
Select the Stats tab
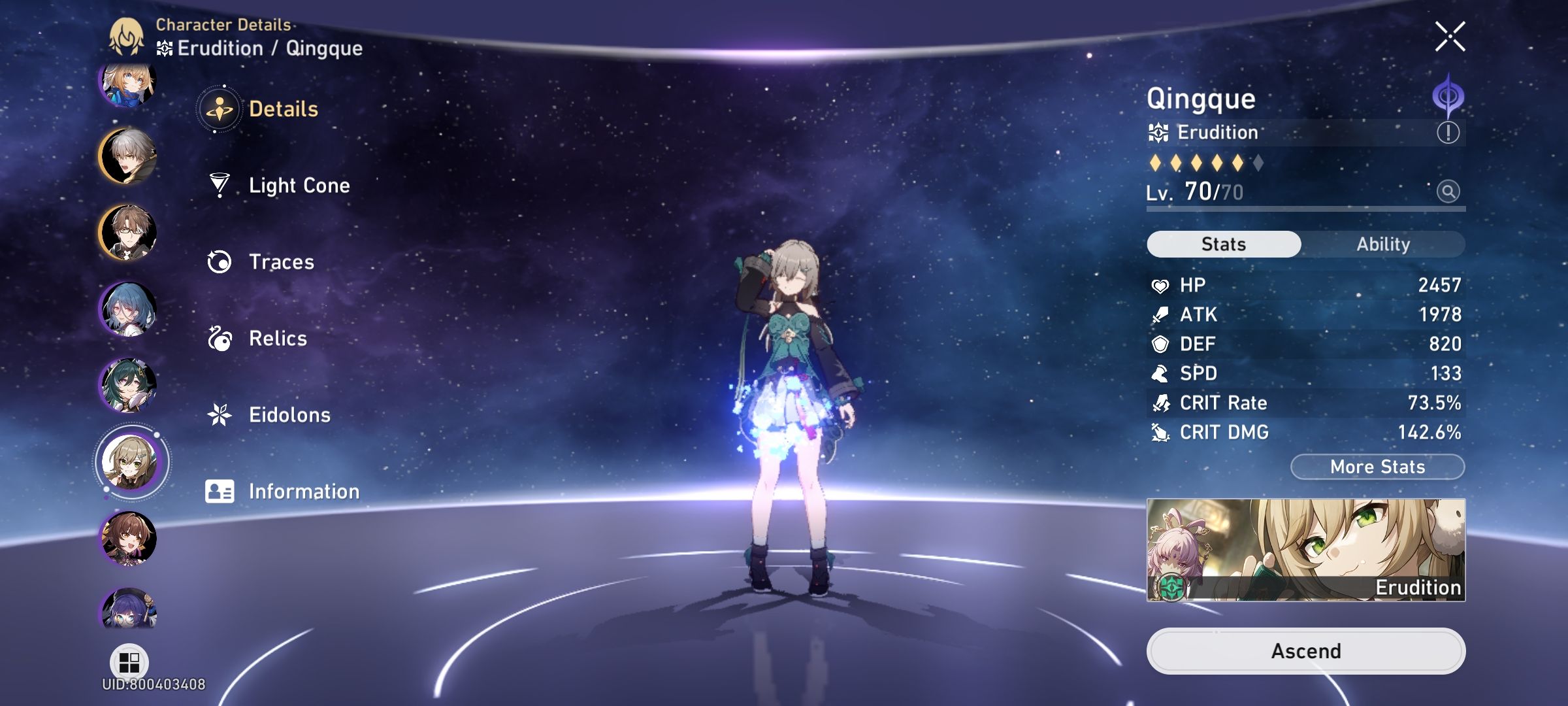tap(1223, 244)
